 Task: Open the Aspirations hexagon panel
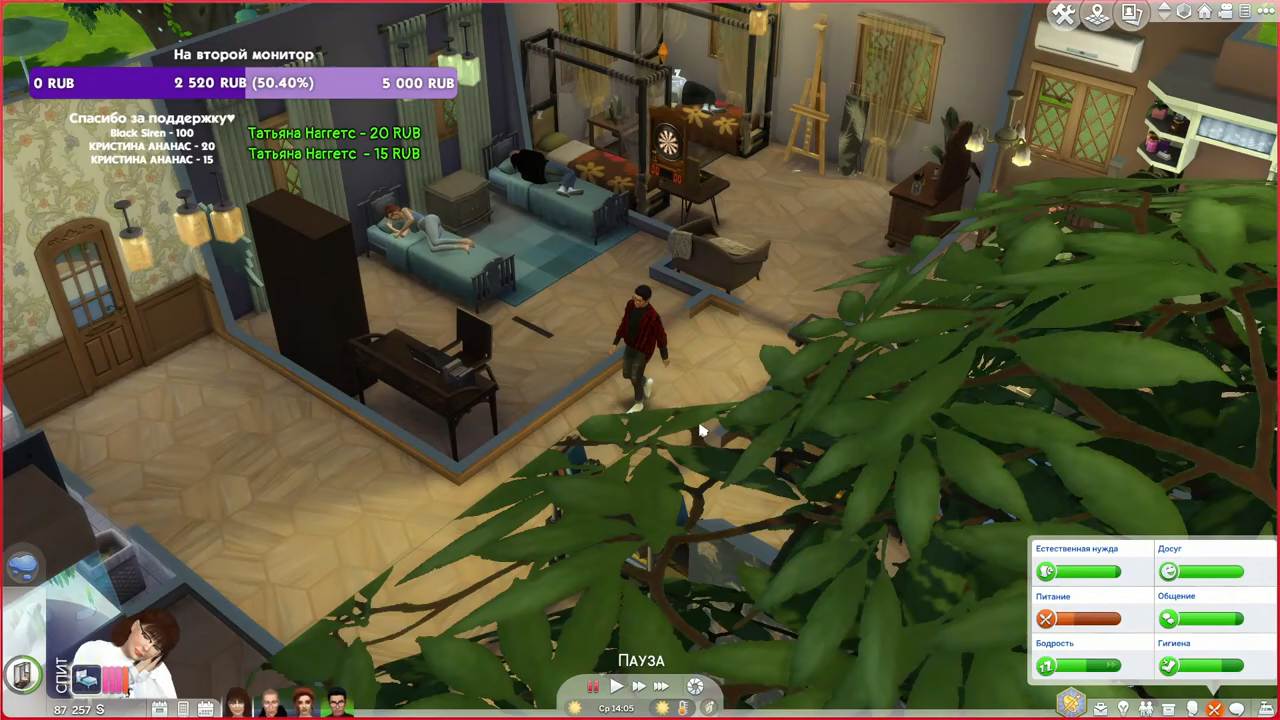tap(1072, 703)
